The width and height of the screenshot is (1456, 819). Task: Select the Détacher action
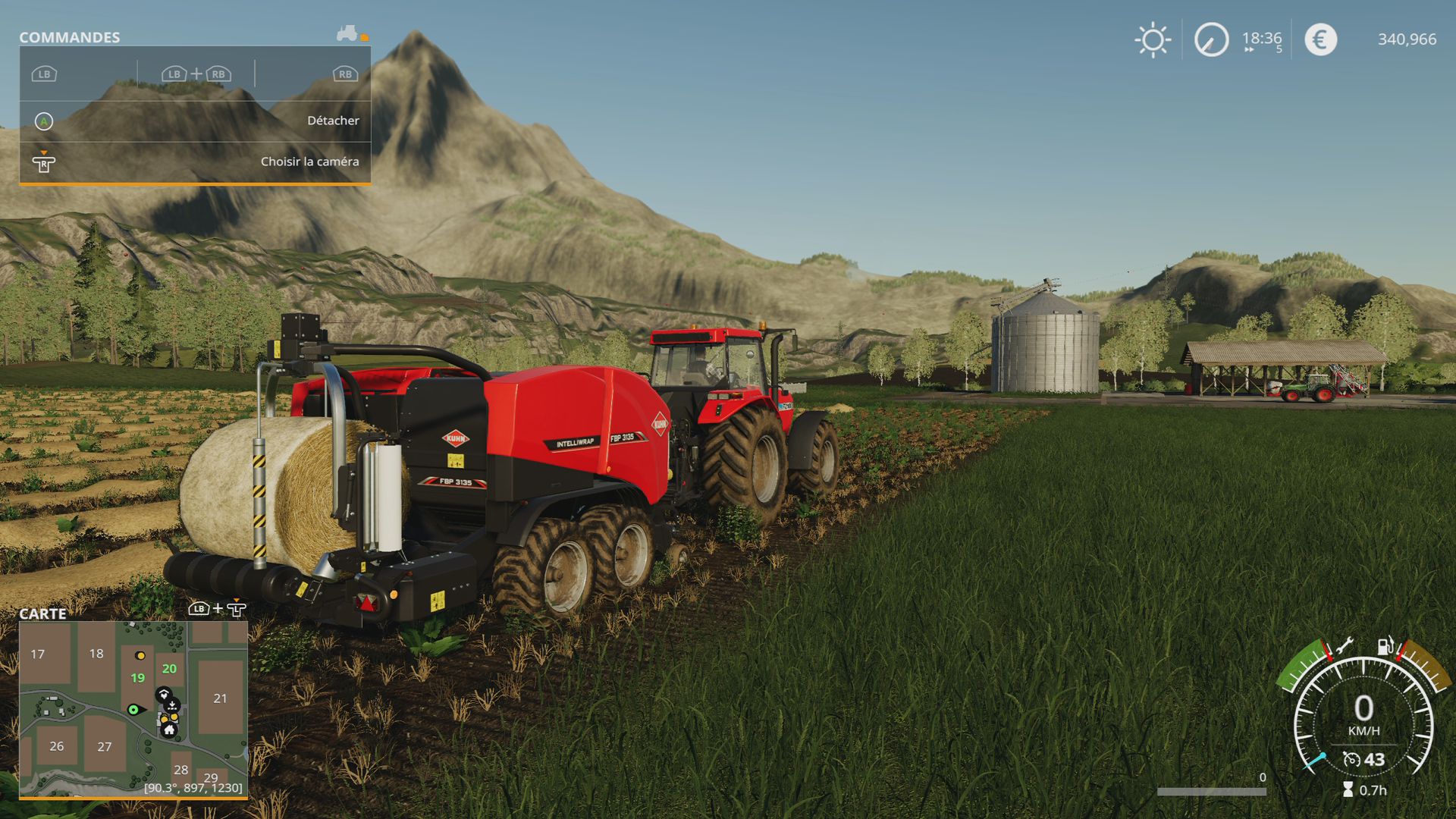click(334, 120)
